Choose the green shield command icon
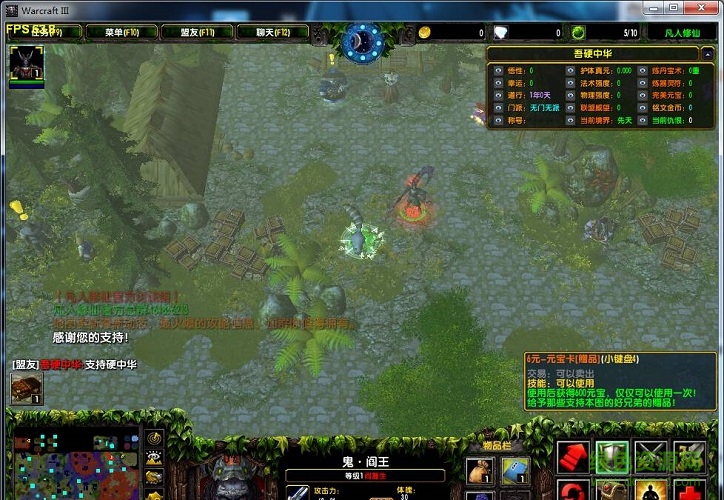Viewport: 724px width, 500px height. [x=612, y=458]
